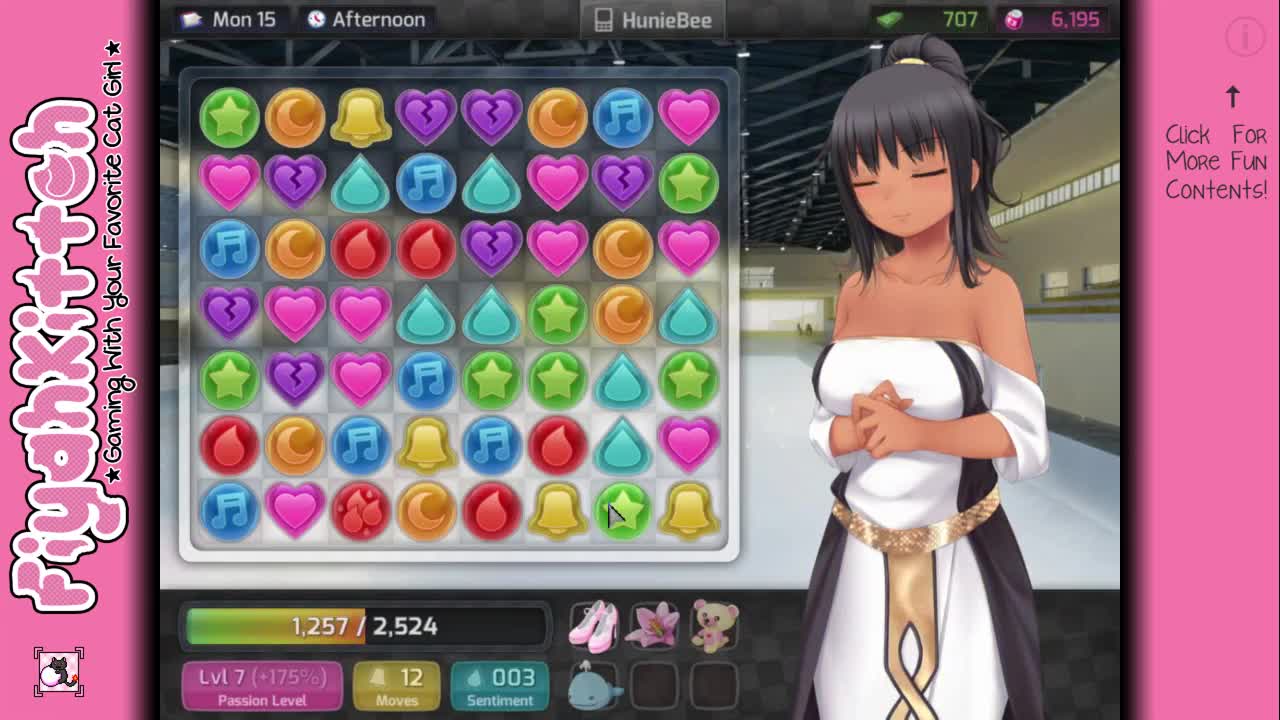Screen dimensions: 1280x720
Task: Select the pink lily flower gift
Action: (654, 625)
